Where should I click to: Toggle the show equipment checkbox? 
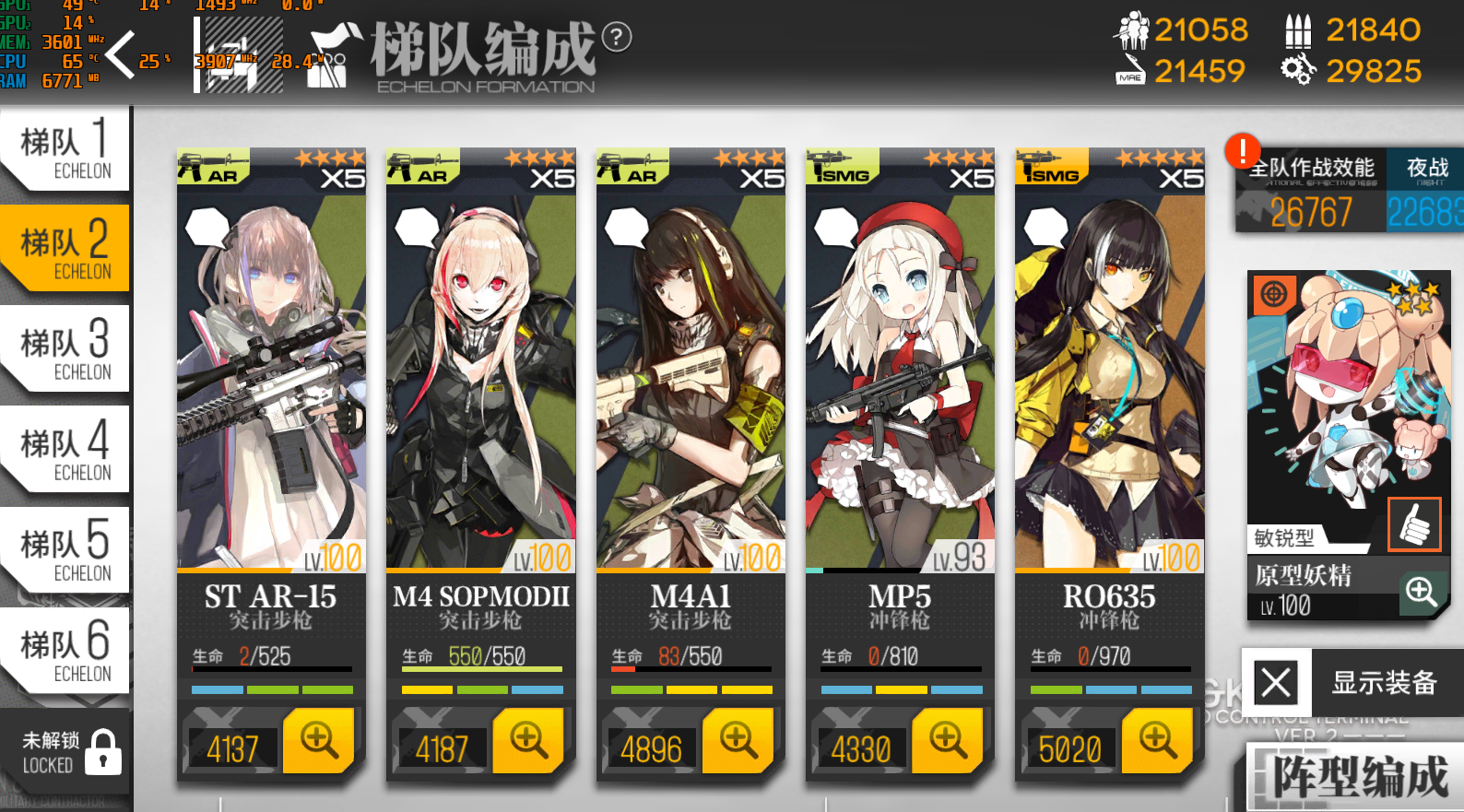click(x=1276, y=683)
